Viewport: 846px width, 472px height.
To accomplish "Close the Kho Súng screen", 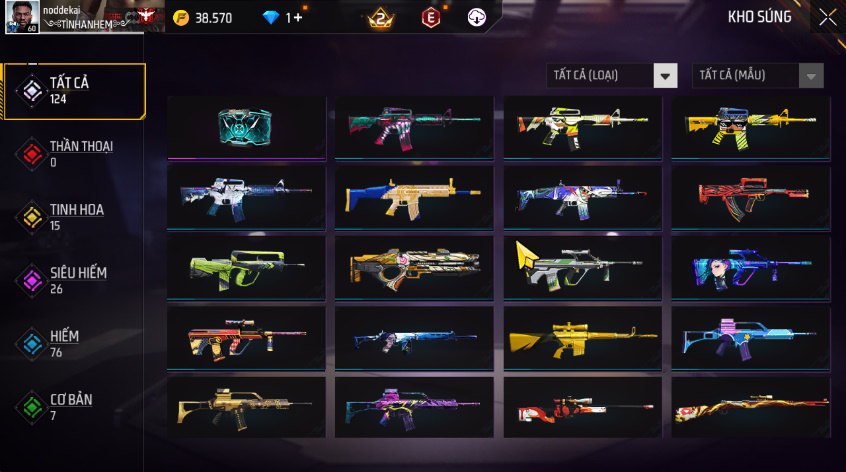I will 827,17.
